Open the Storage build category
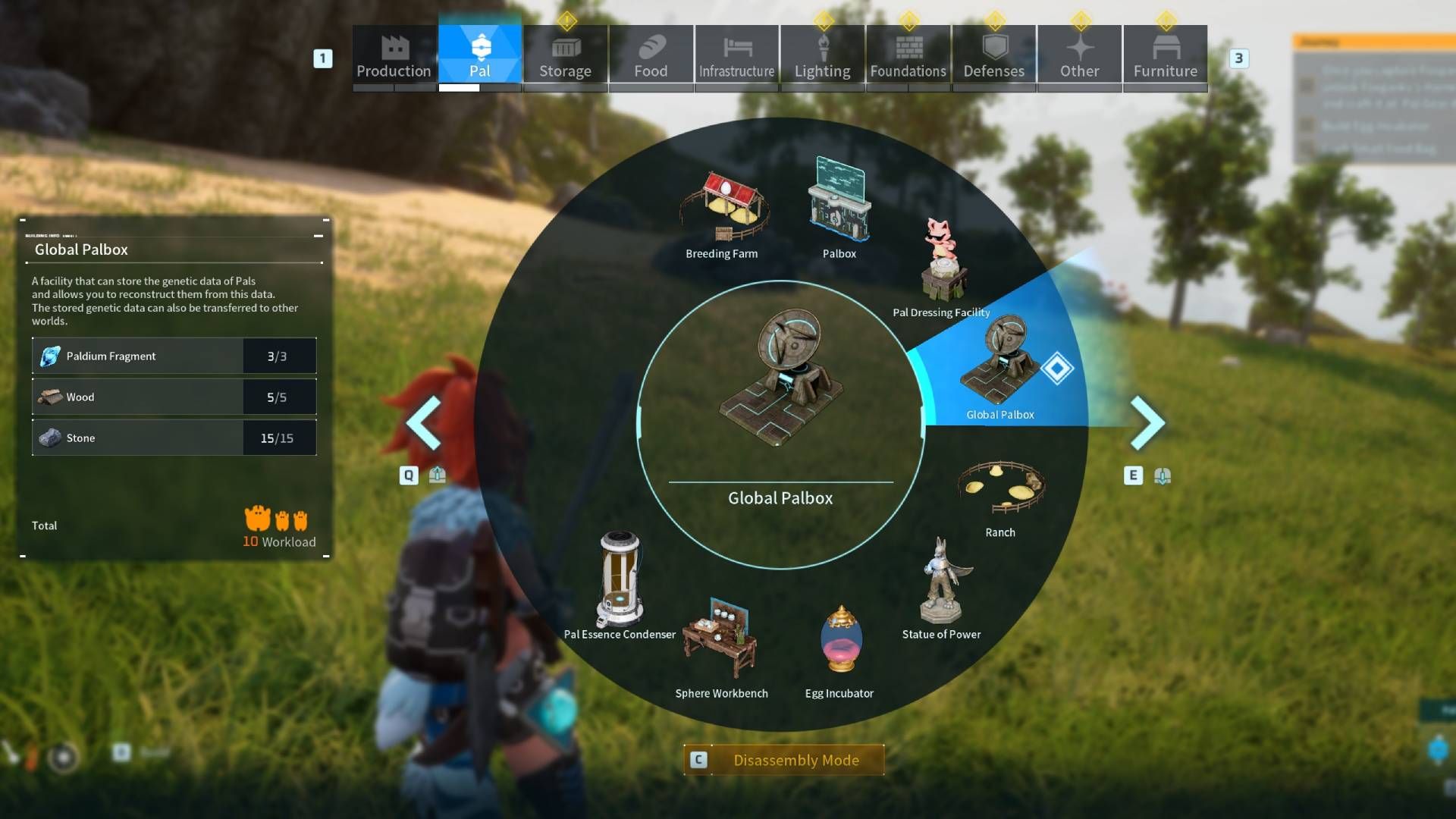 click(x=565, y=56)
